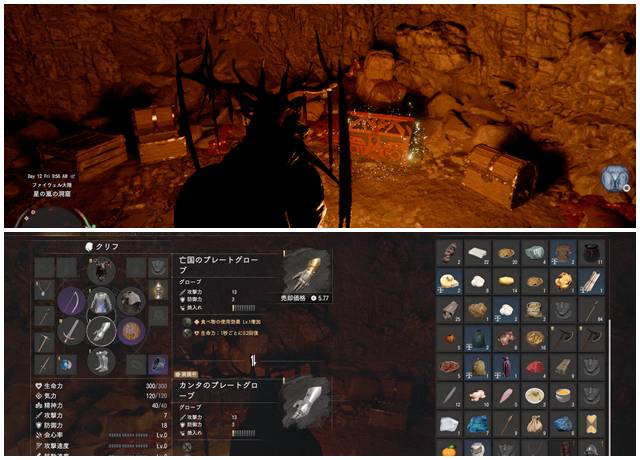Select the green sack inventory item

click(x=478, y=339)
